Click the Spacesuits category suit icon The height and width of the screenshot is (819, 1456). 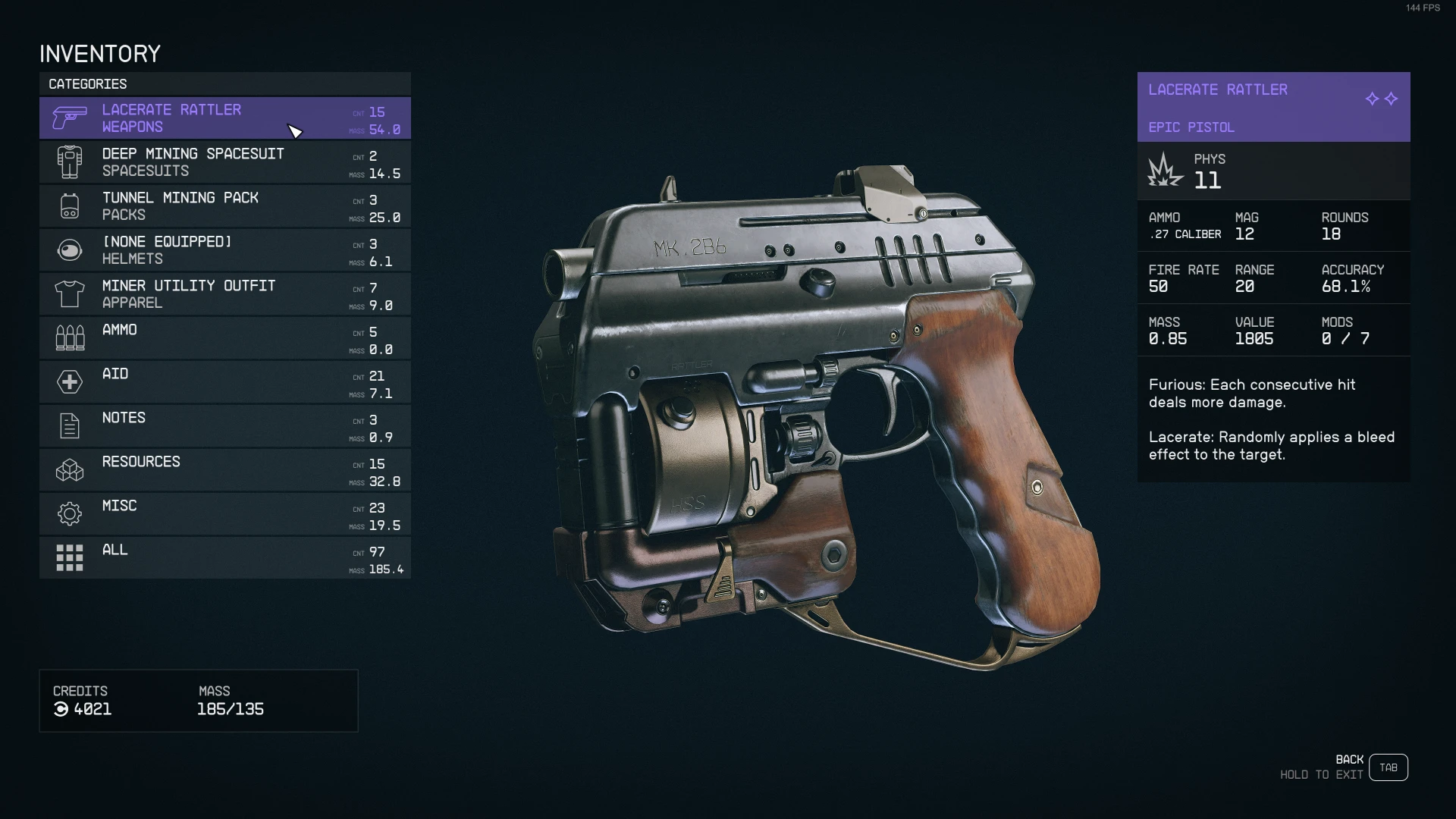[69, 162]
